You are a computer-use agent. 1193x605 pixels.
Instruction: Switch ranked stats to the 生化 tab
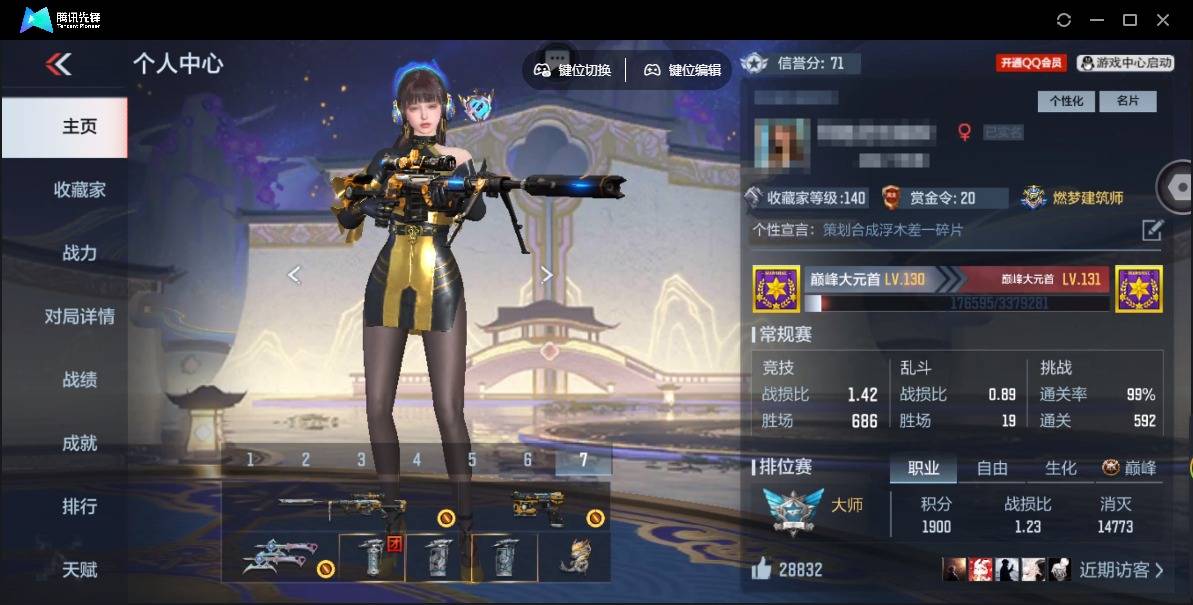point(1060,468)
